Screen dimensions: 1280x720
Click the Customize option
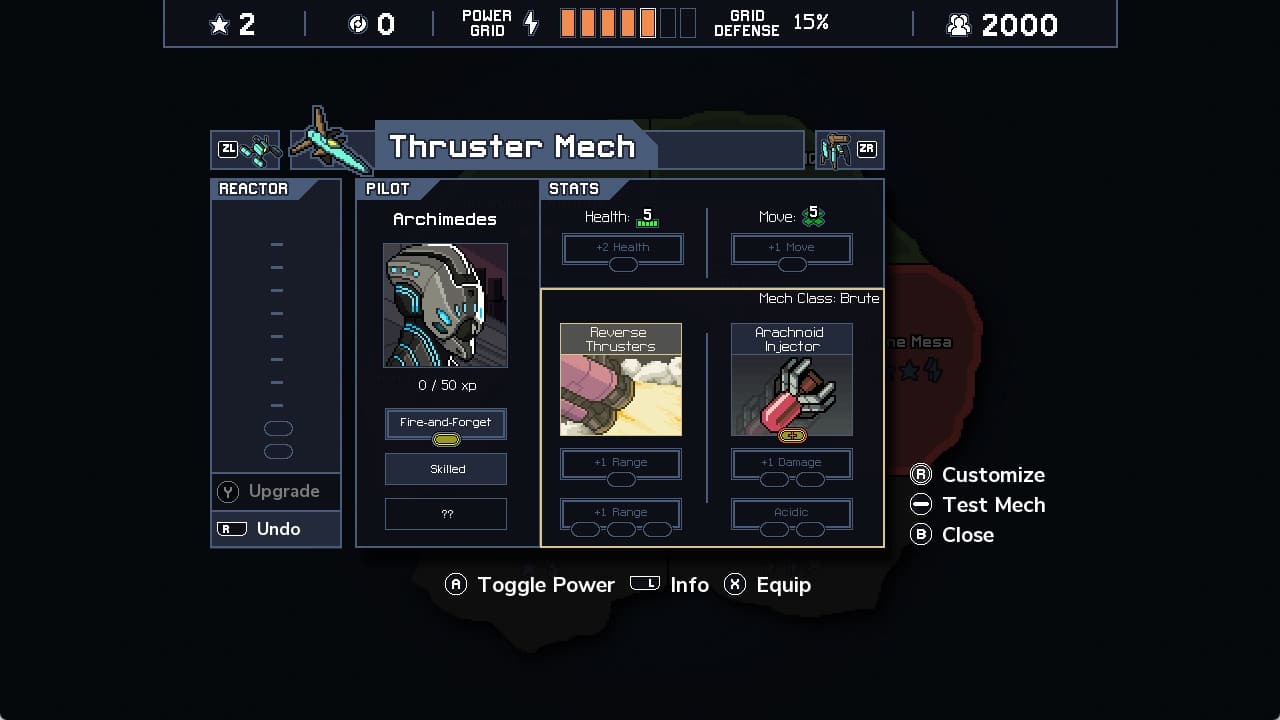[992, 474]
